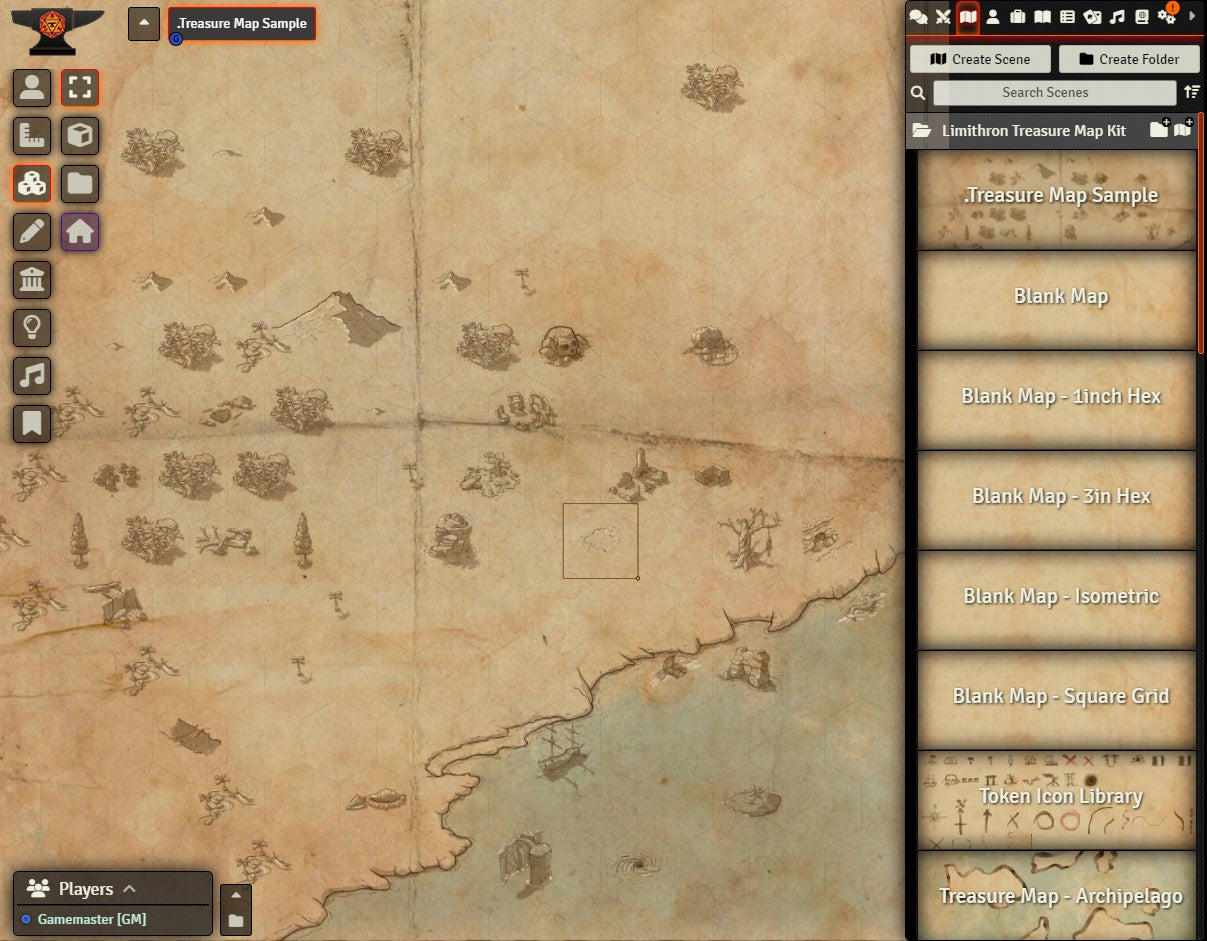Choose the ruler measurement controls

point(32,136)
